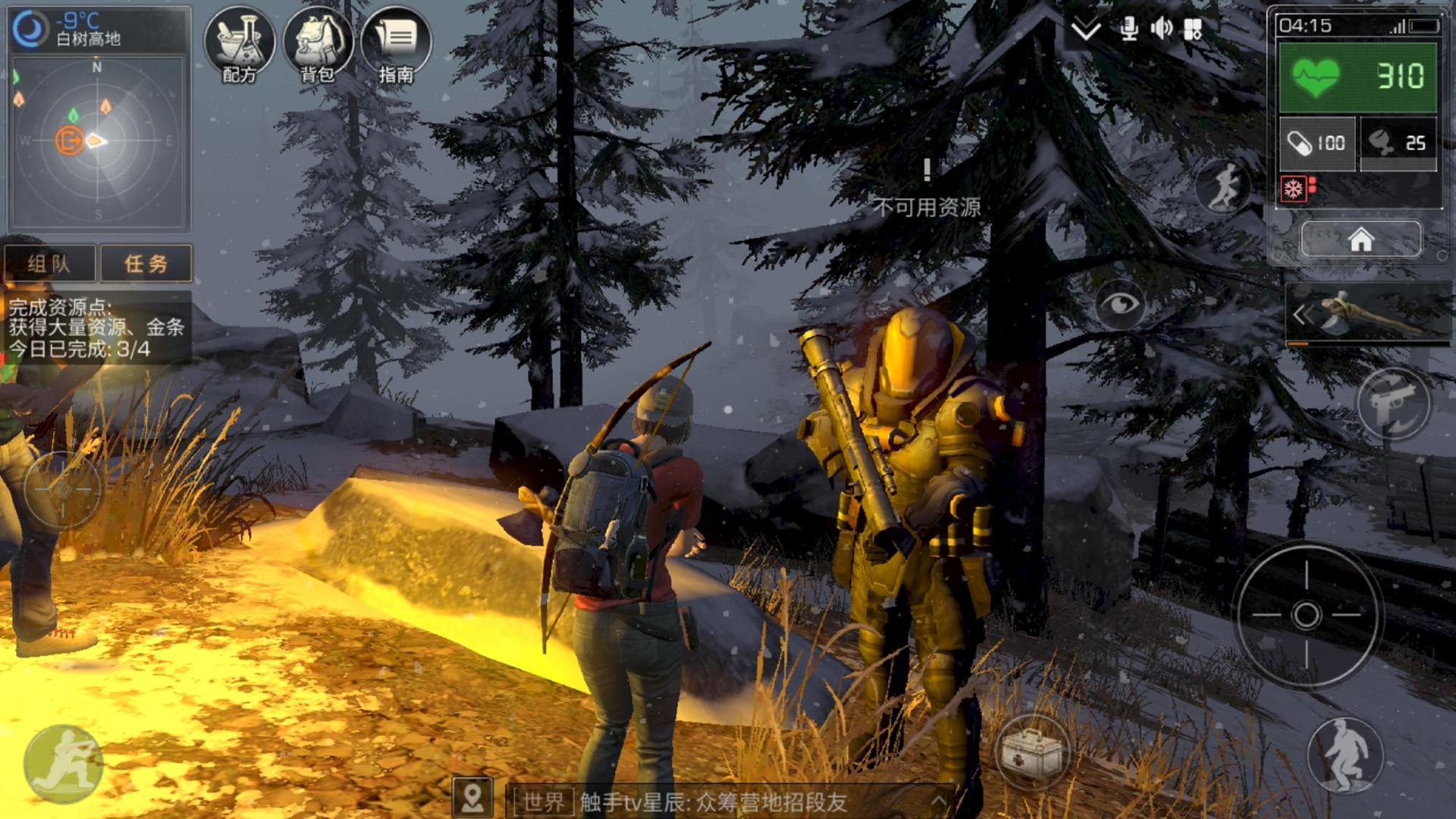The width and height of the screenshot is (1456, 819).
Task: Toggle the speaker sound icon
Action: coord(1161,30)
